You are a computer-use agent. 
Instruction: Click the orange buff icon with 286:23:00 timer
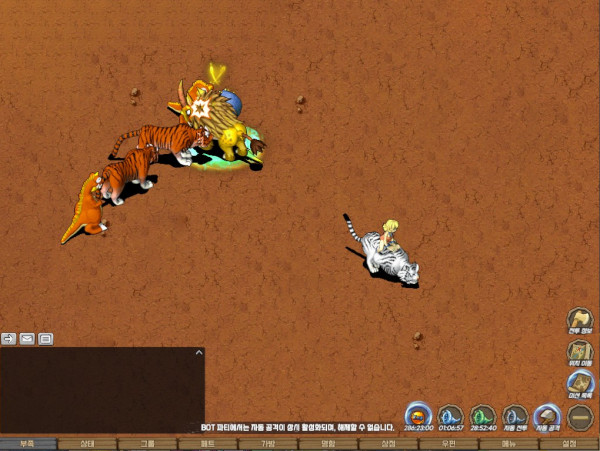click(x=419, y=415)
